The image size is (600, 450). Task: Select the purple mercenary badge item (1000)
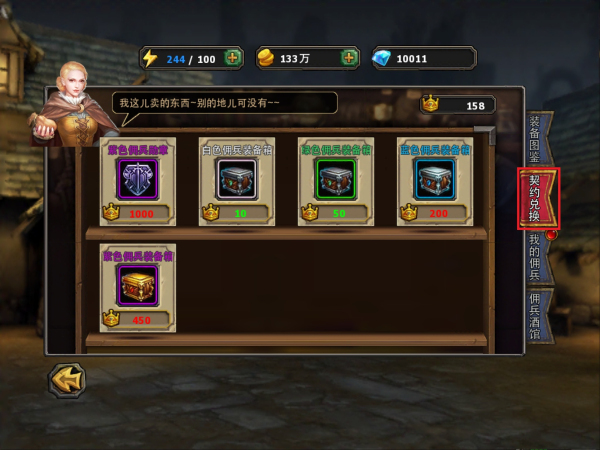(137, 181)
